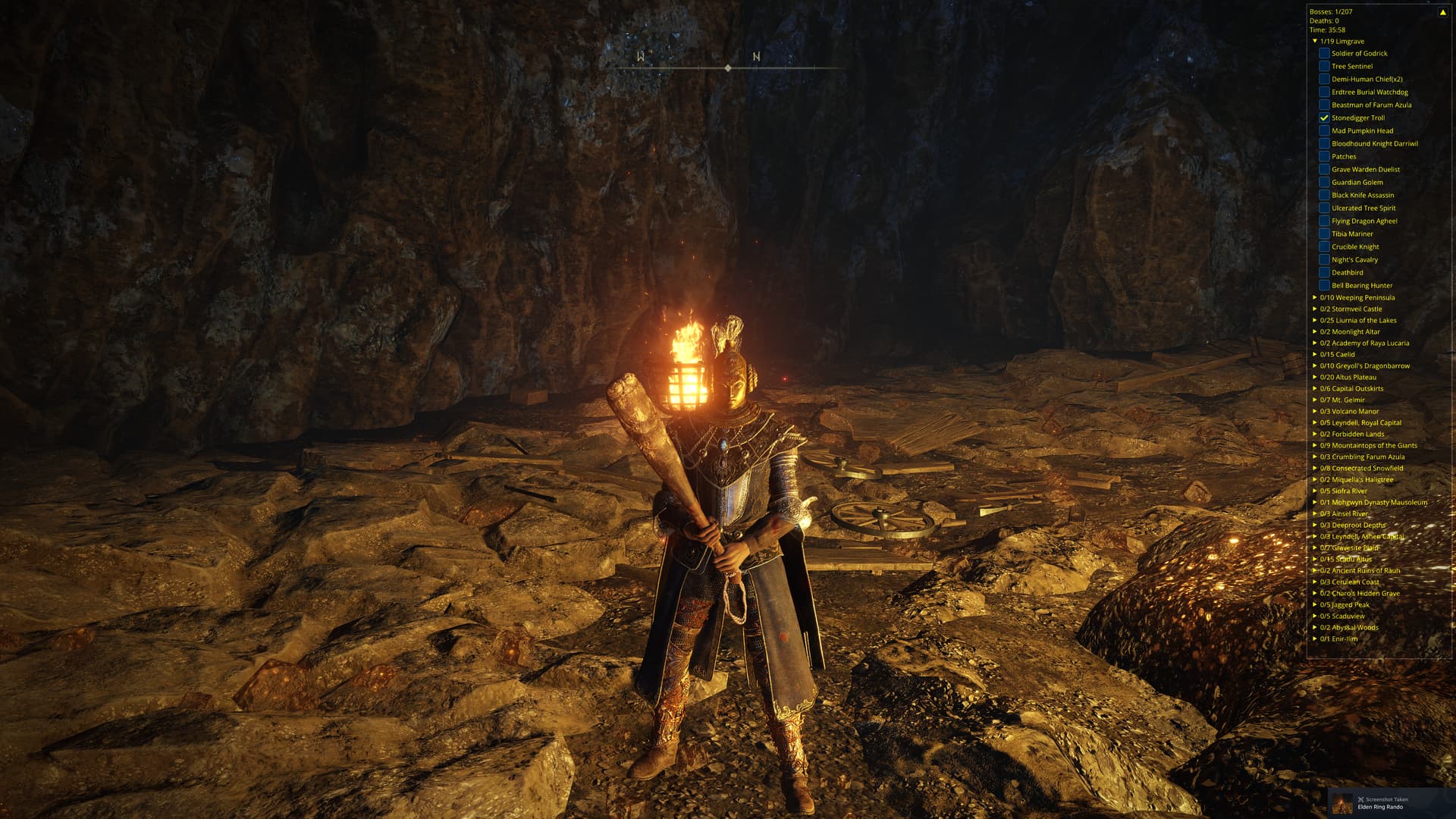The height and width of the screenshot is (819, 1456).
Task: Tick the Flying Dragon Agheel checkbox
Action: (1324, 221)
